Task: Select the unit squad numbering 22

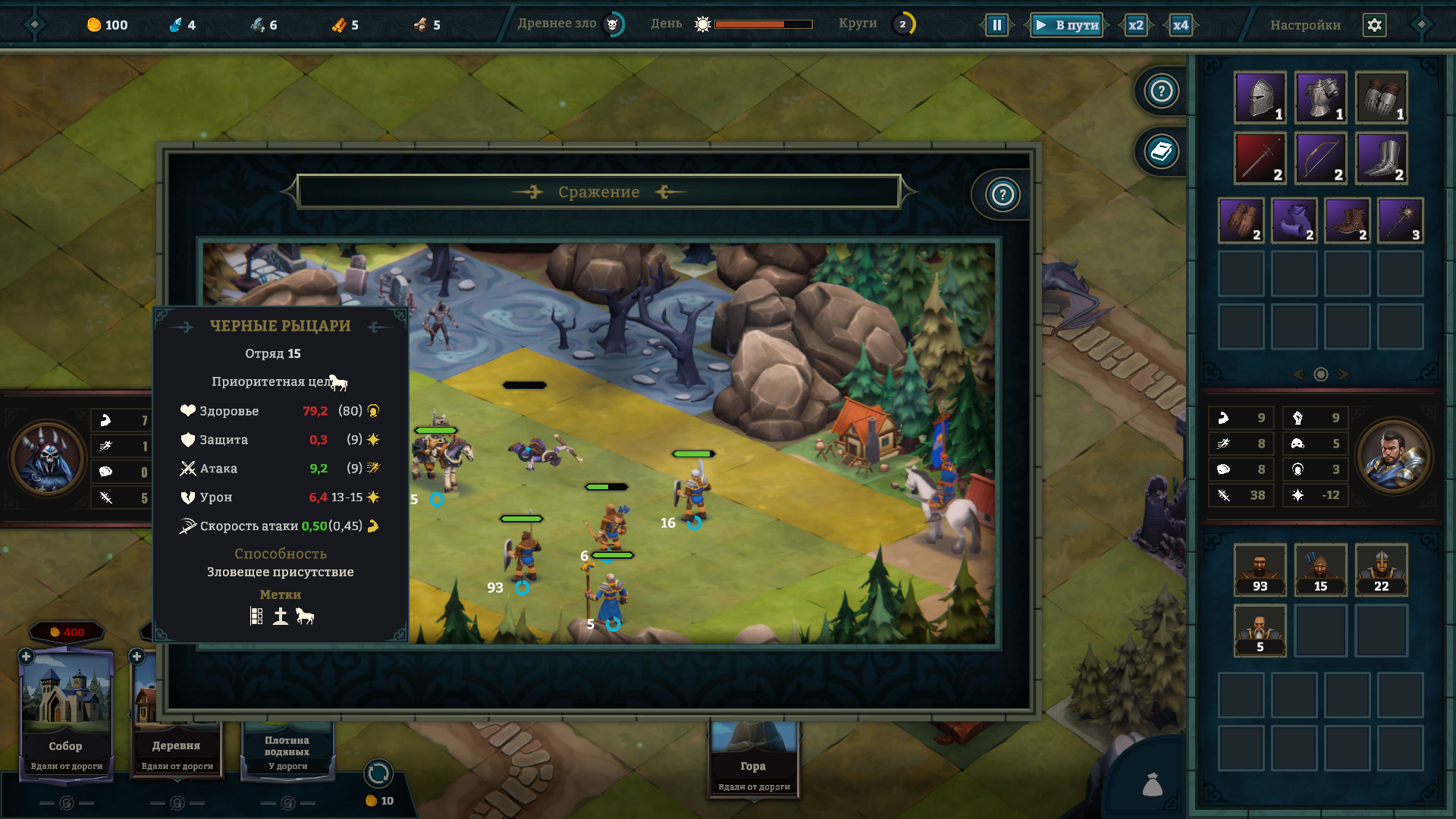Action: [x=1381, y=569]
